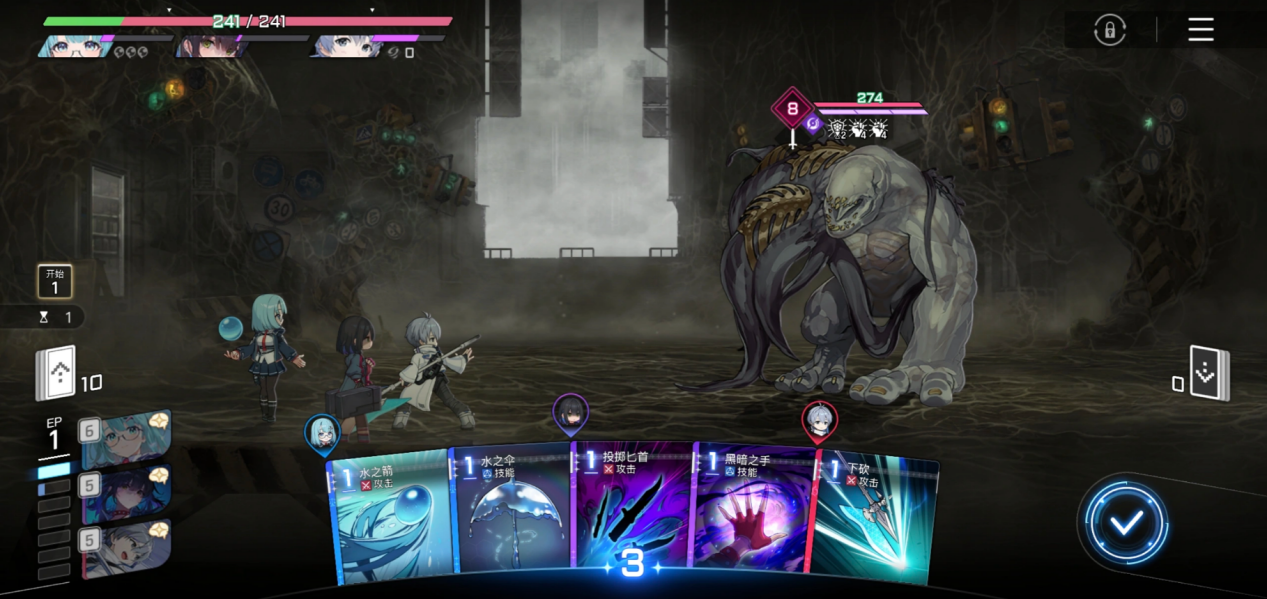Open the hamburger menu

click(1201, 30)
